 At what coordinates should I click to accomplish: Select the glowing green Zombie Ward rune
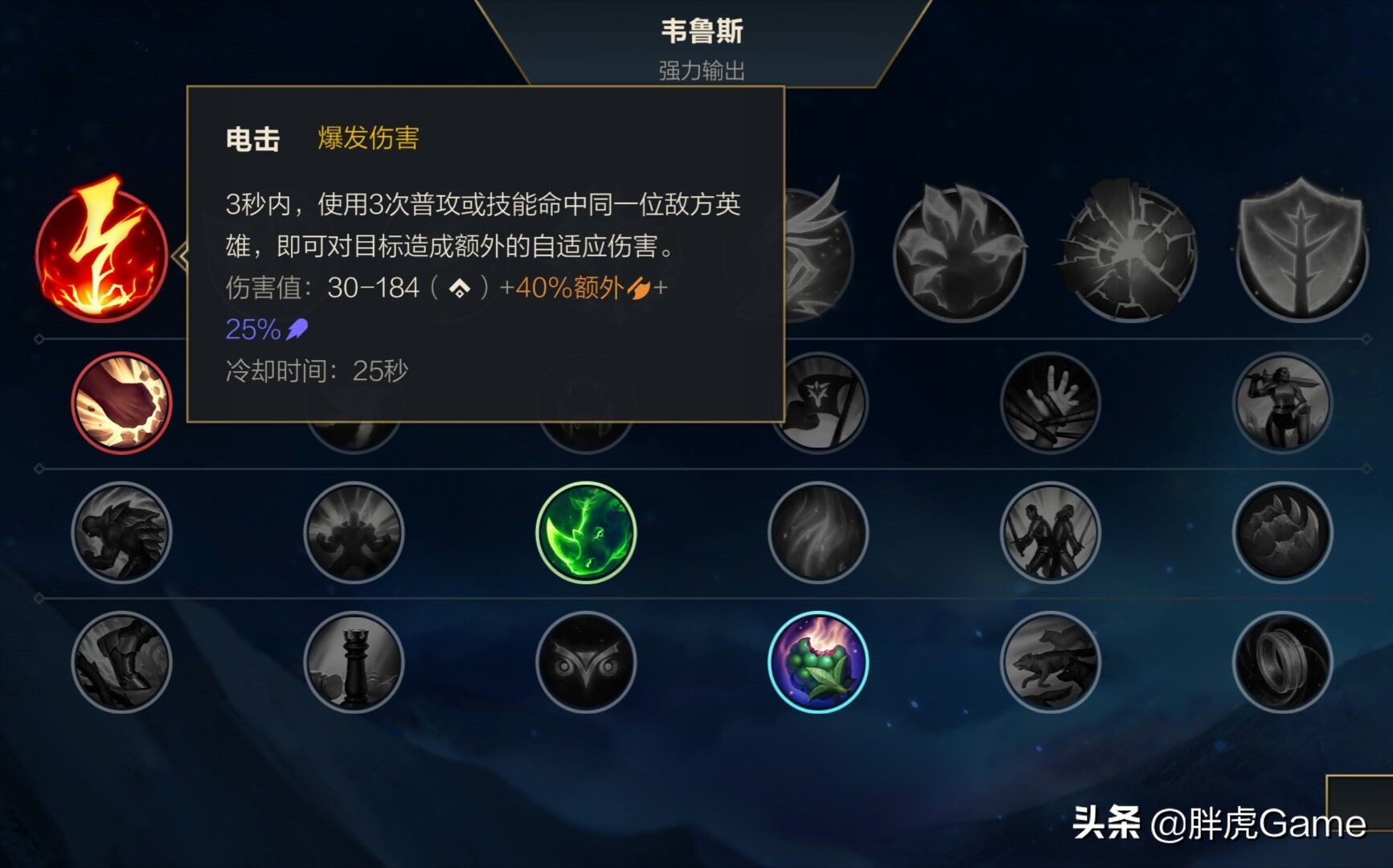585,533
